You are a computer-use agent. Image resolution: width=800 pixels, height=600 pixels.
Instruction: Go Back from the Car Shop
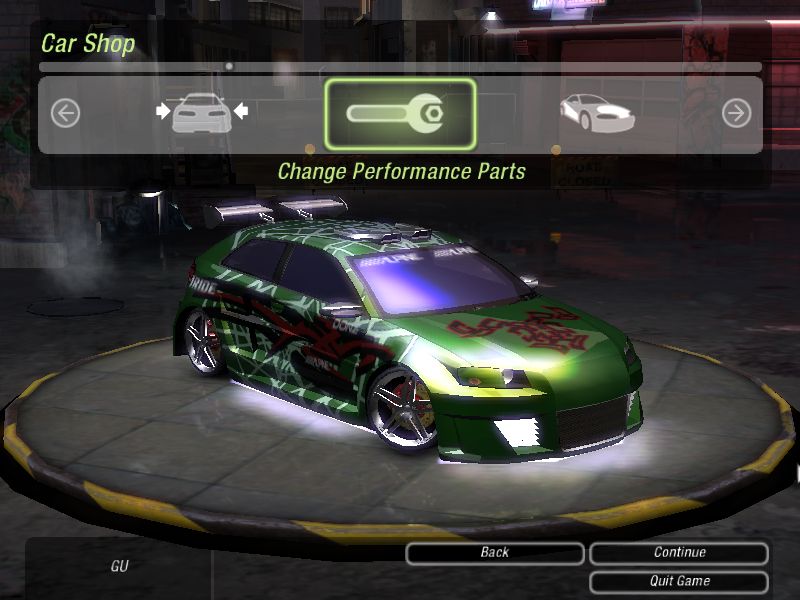(x=494, y=553)
